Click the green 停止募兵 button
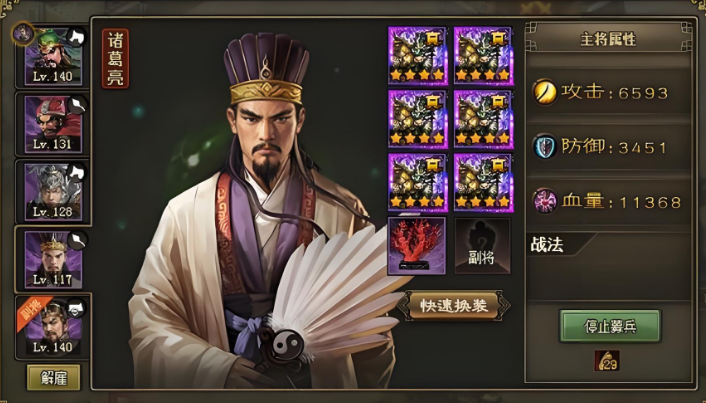 pyautogui.click(x=610, y=325)
